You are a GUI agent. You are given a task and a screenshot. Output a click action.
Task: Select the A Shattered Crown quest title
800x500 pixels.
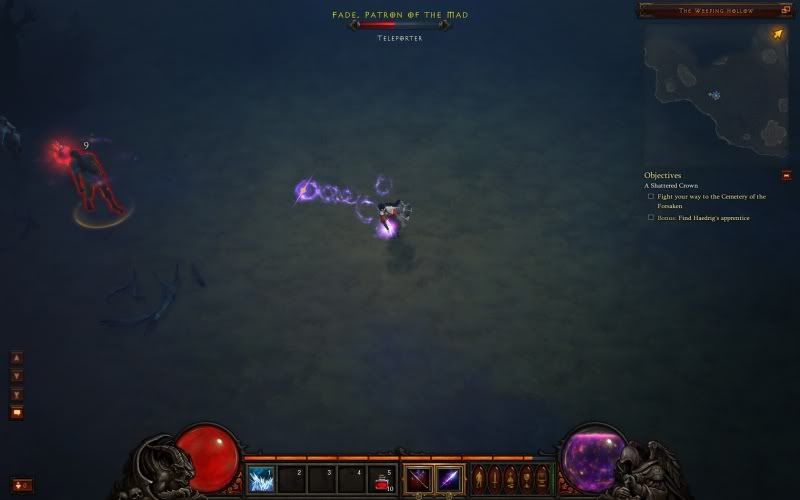671,186
